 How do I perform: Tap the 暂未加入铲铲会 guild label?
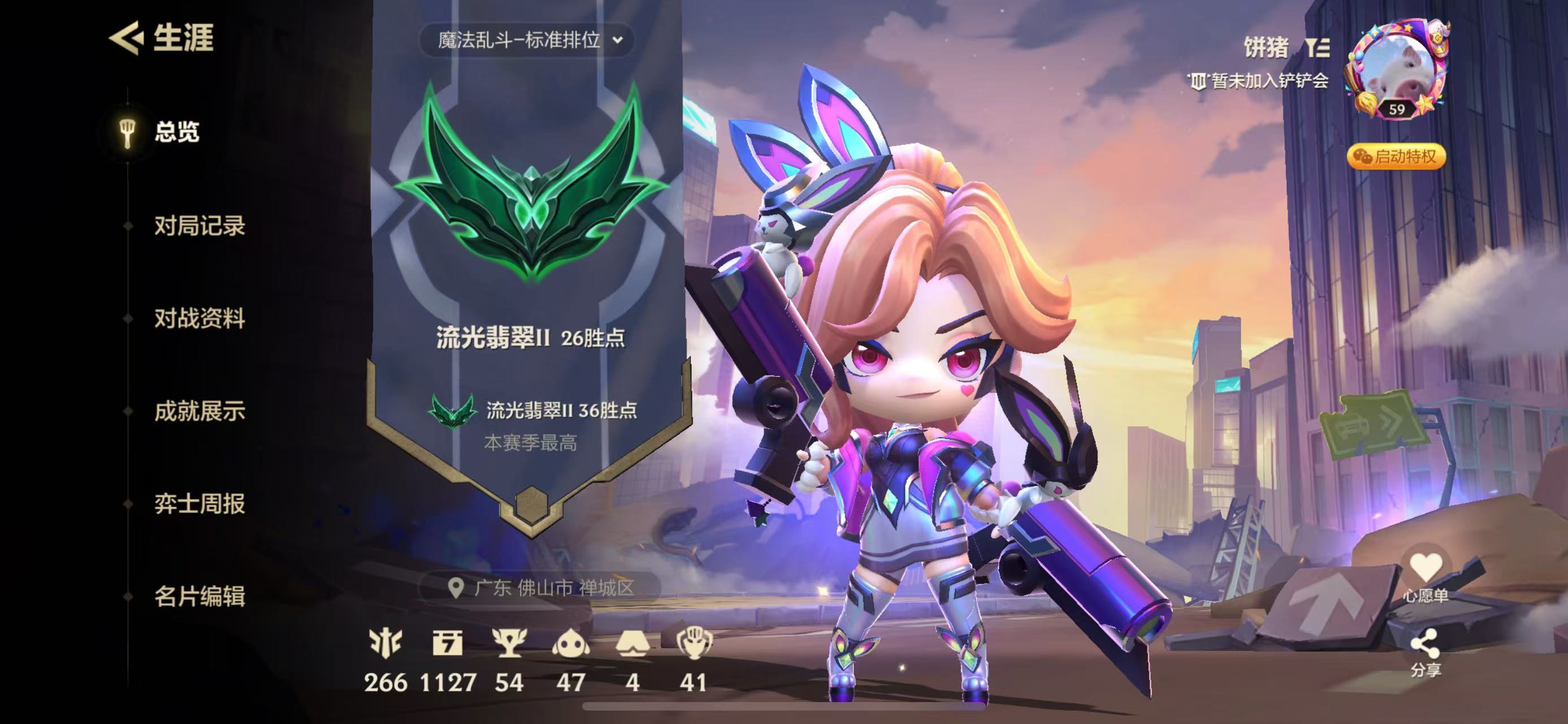[1260, 81]
